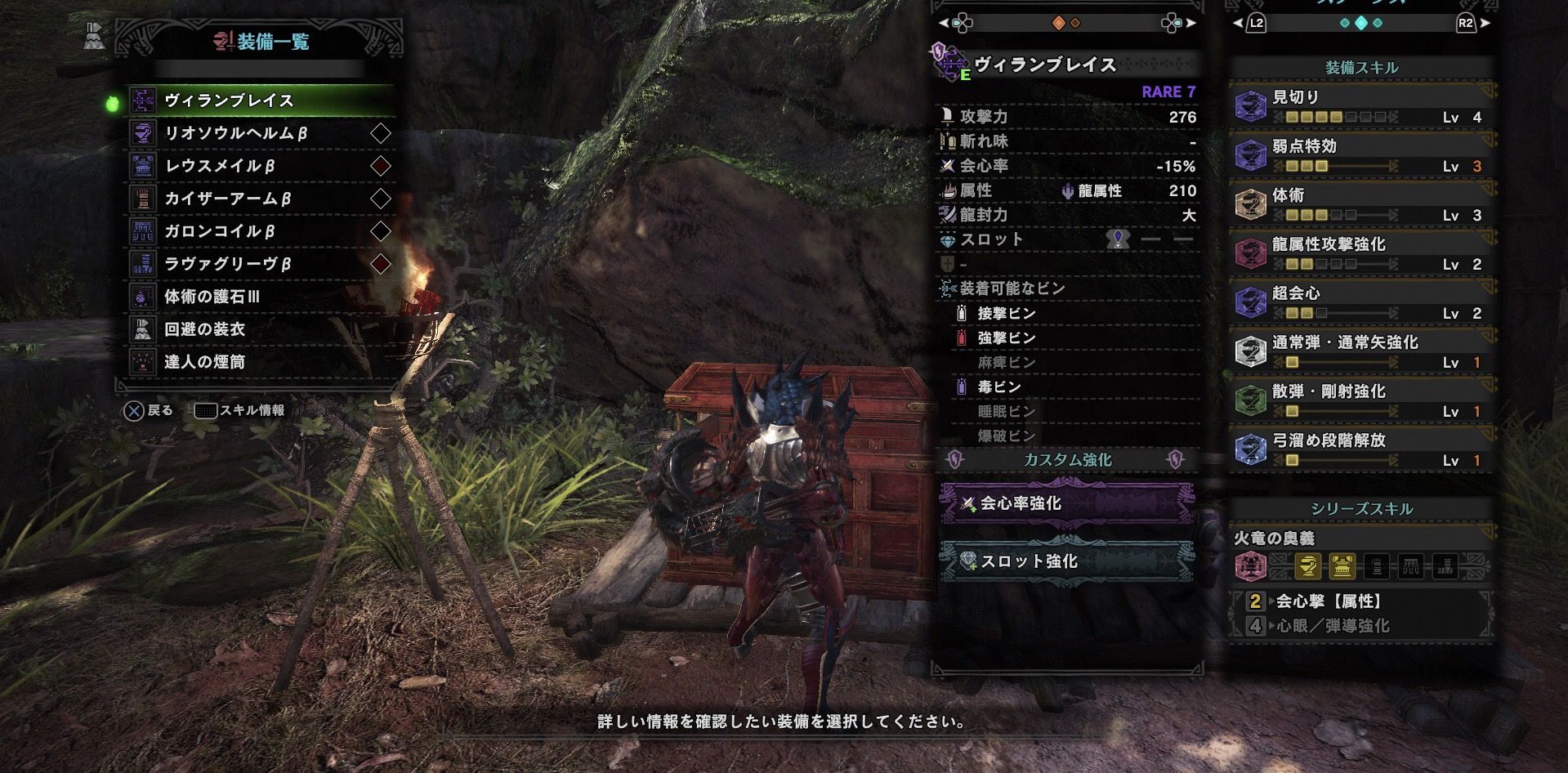Open the スロット強化 custom upgrade
The height and width of the screenshot is (773, 1568).
click(x=1062, y=562)
